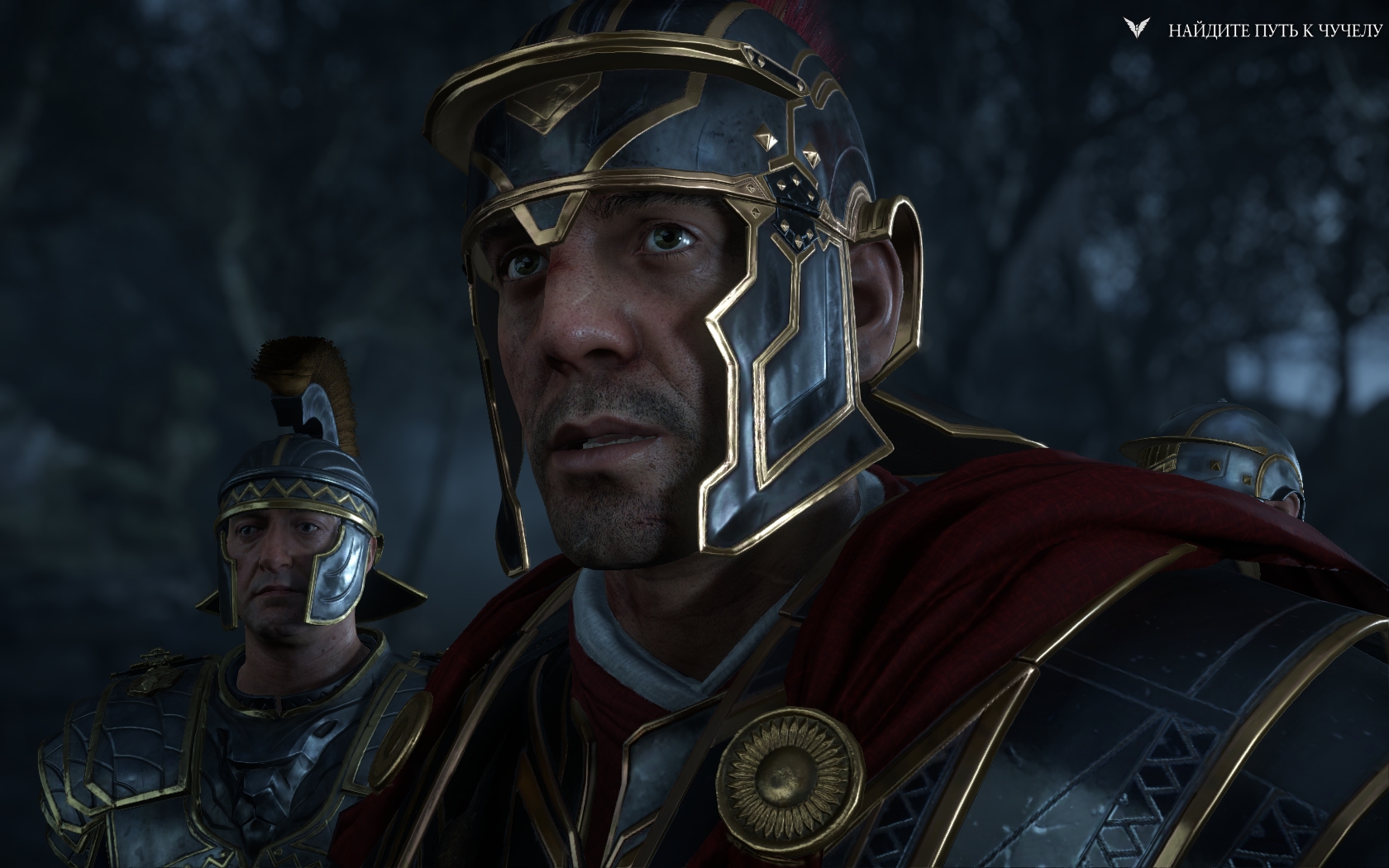Click the objective tracker 'НАЙДИТЕ ПУТЬ К ЧУЧЕЛУ'
The width and height of the screenshot is (1389, 868).
click(x=1274, y=31)
